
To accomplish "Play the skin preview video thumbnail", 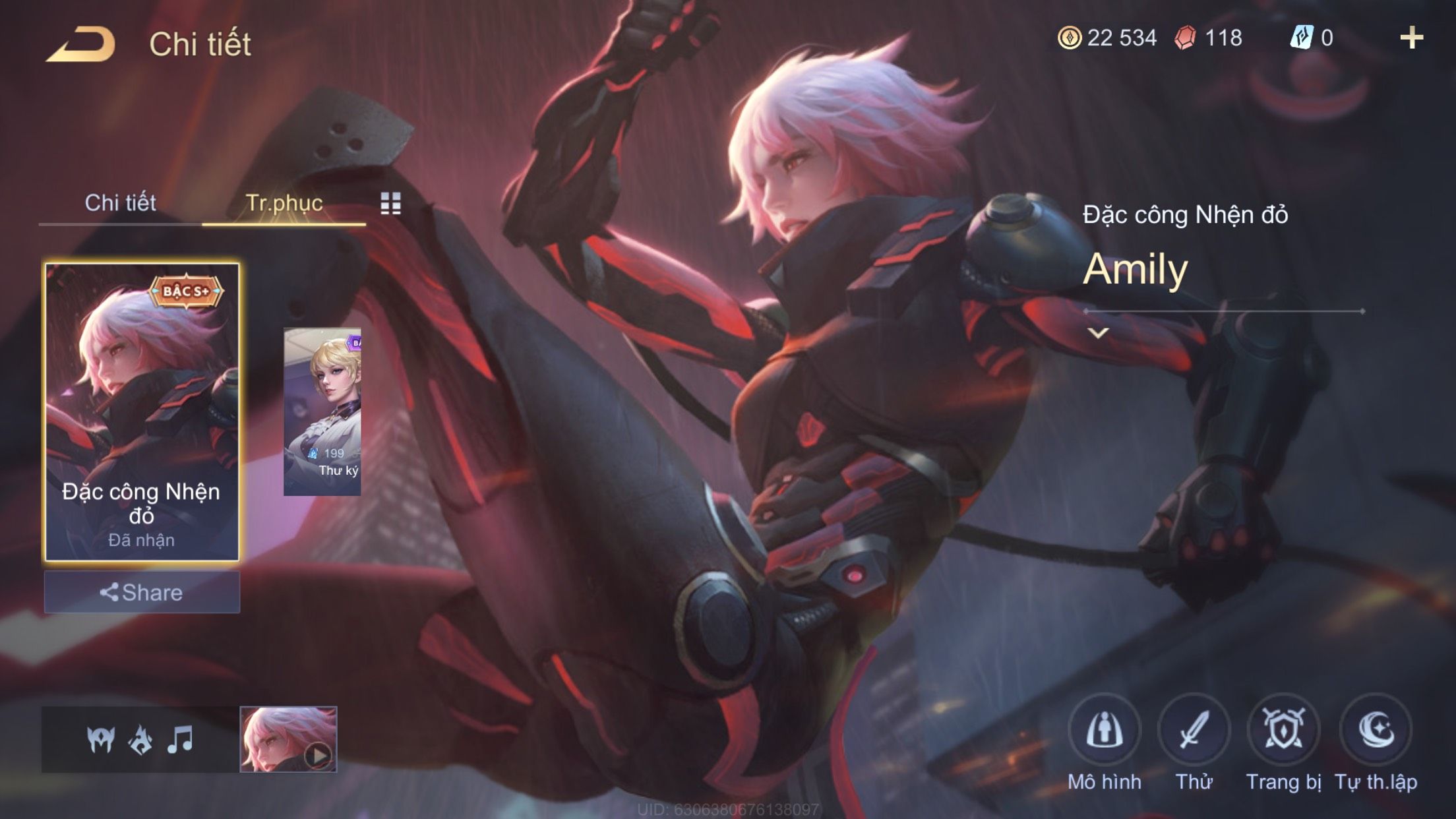I will [289, 739].
